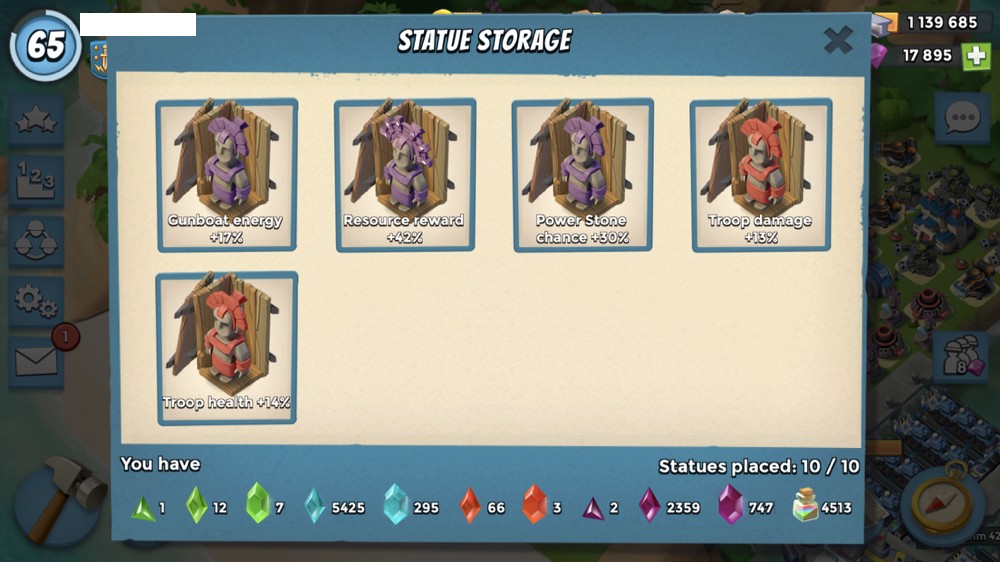This screenshot has width=1000, height=562.
Task: Select the Troop damage +13% statue
Action: tap(761, 174)
